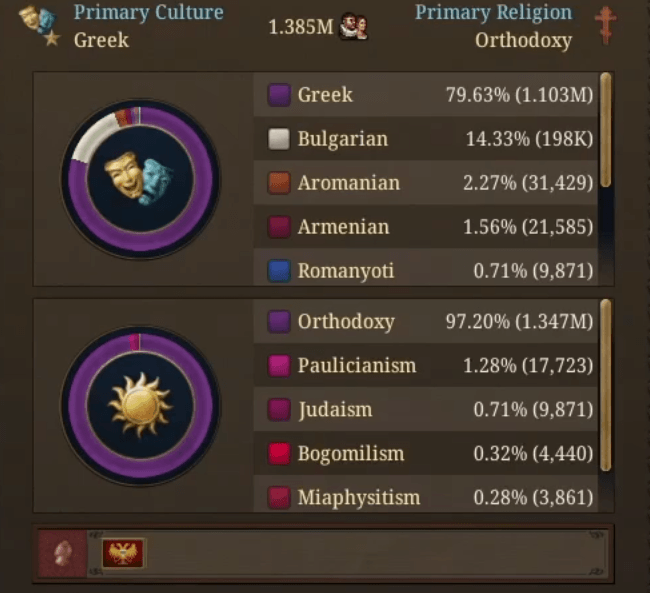
Task: Select the Bogomilism religion entry
Action: click(x=425, y=453)
